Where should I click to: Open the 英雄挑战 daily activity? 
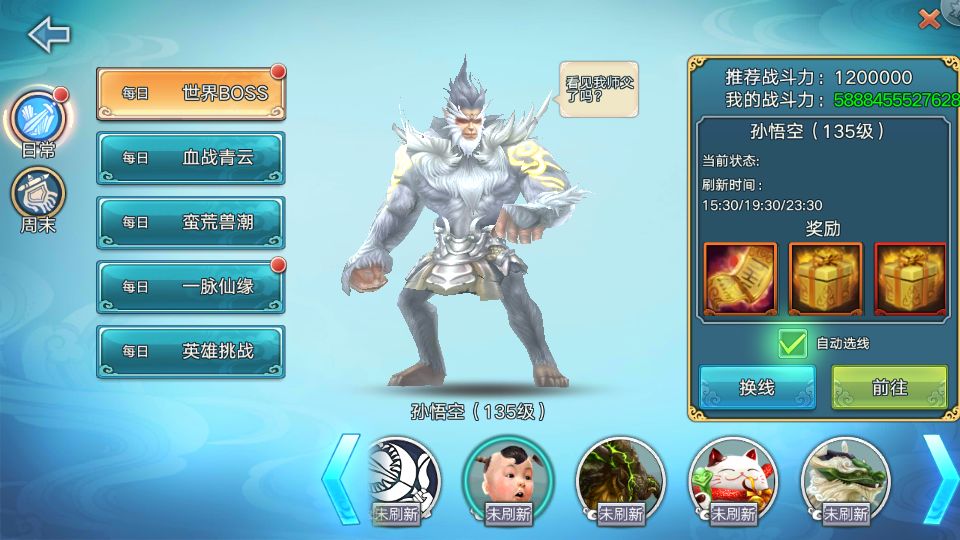190,351
